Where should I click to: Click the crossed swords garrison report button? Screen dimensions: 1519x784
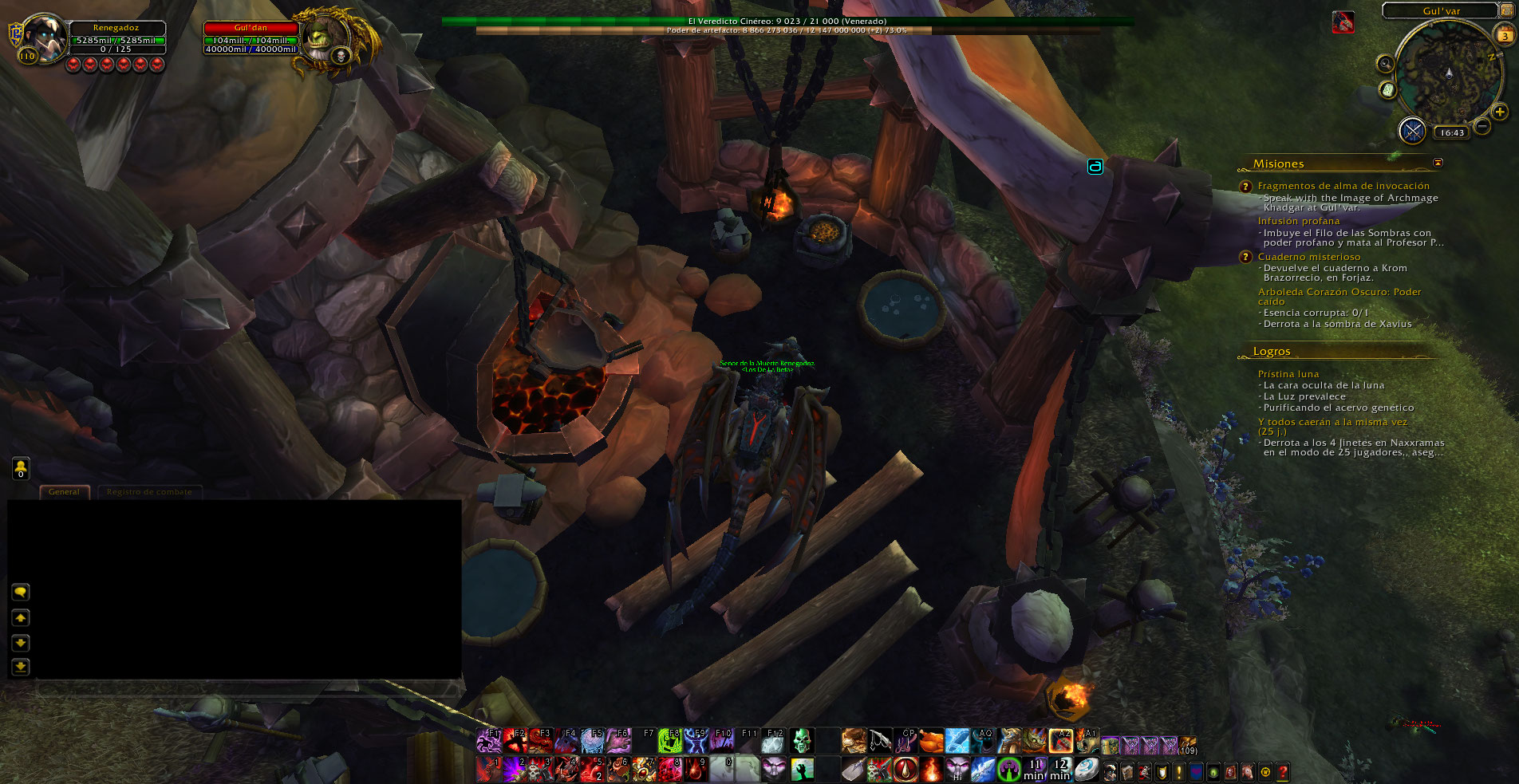click(1412, 131)
